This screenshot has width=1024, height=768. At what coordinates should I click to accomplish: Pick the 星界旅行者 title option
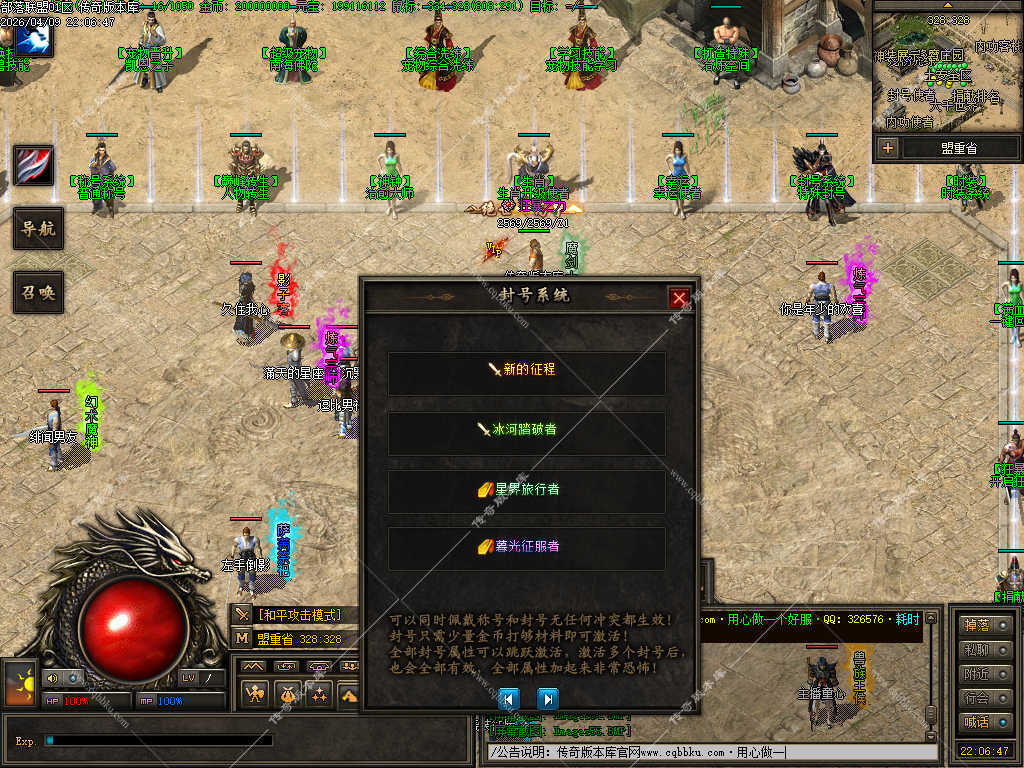click(x=527, y=490)
